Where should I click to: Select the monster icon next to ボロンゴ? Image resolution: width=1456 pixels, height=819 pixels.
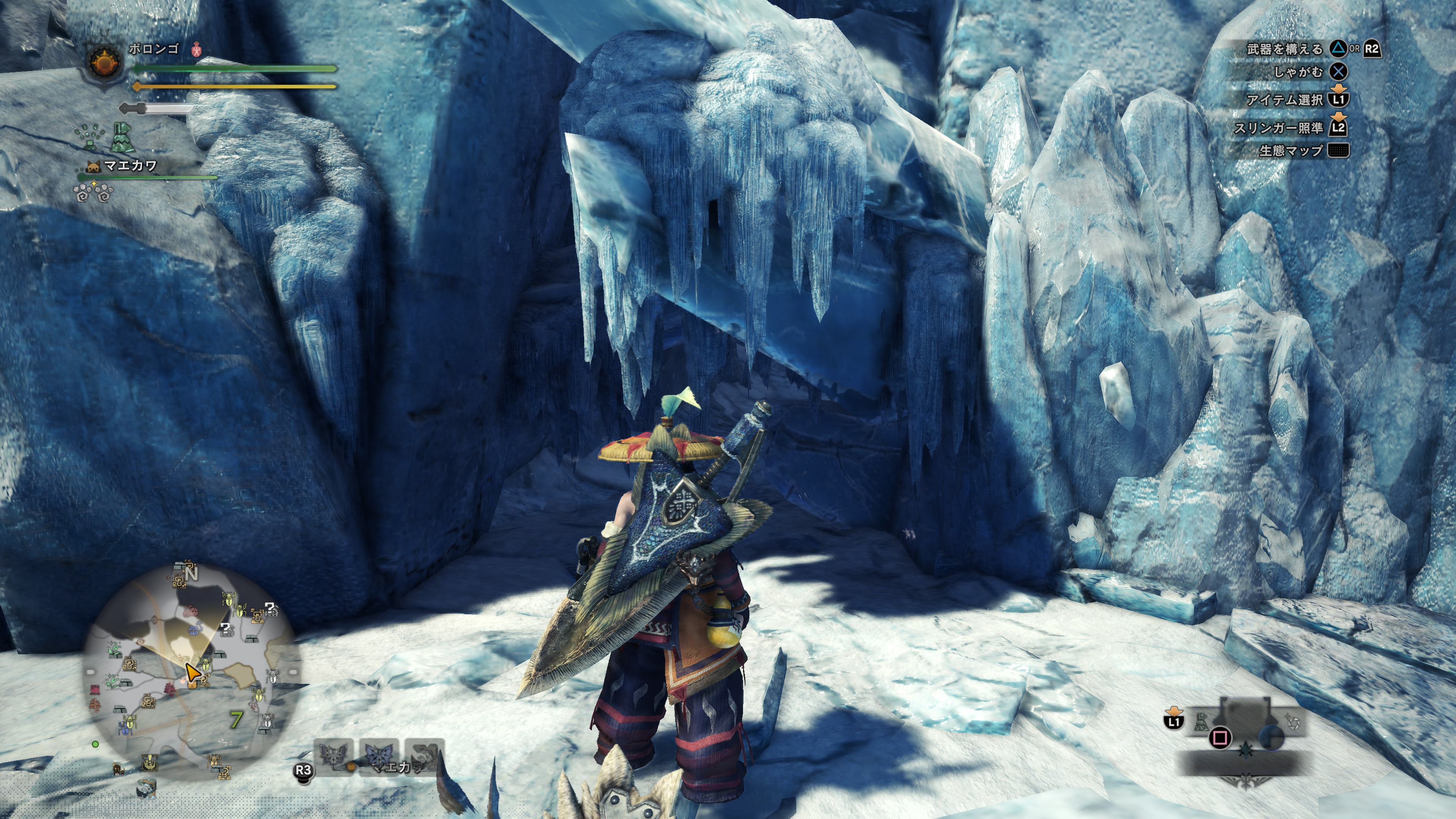click(196, 50)
